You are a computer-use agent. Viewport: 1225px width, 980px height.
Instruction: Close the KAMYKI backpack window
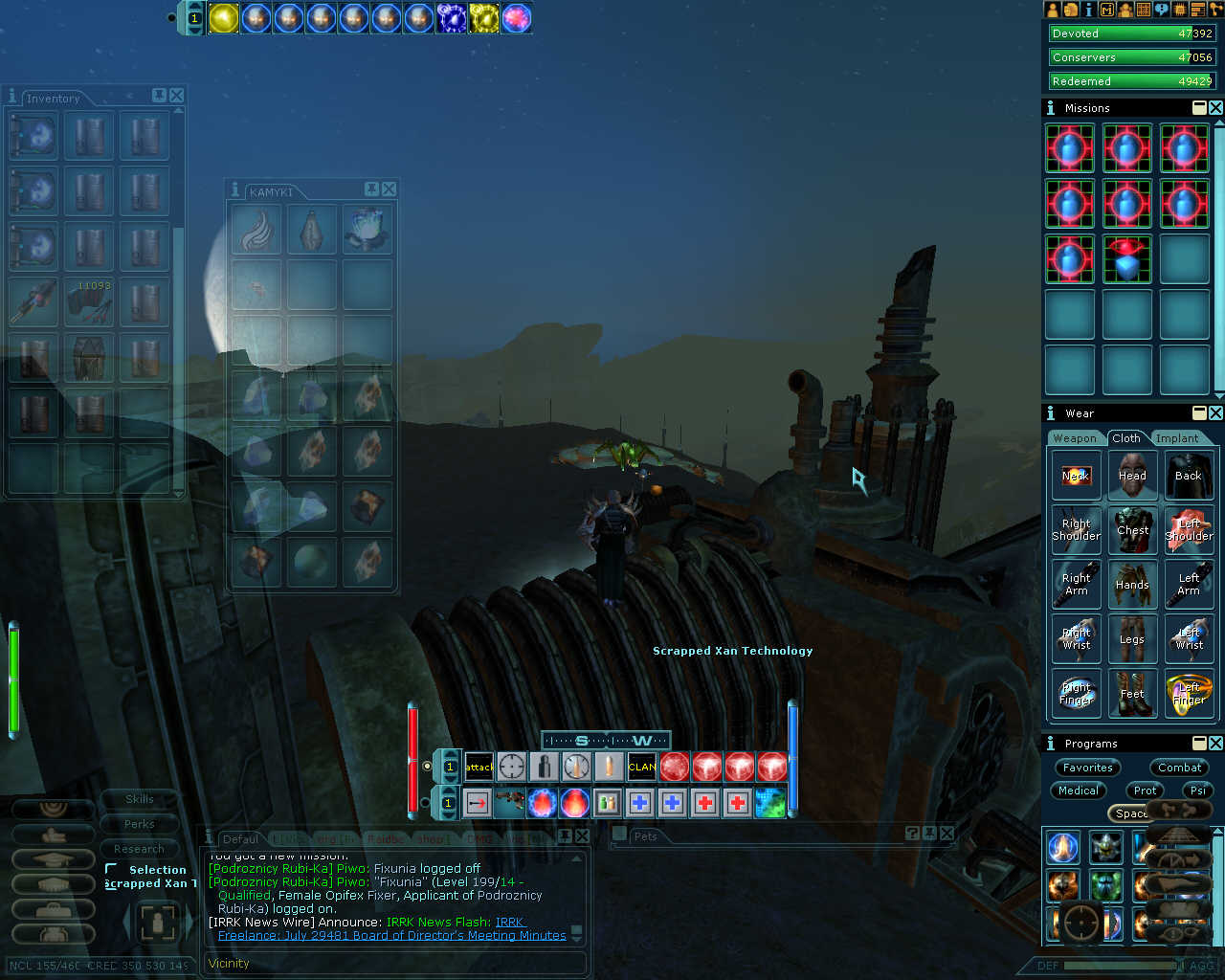coord(389,189)
